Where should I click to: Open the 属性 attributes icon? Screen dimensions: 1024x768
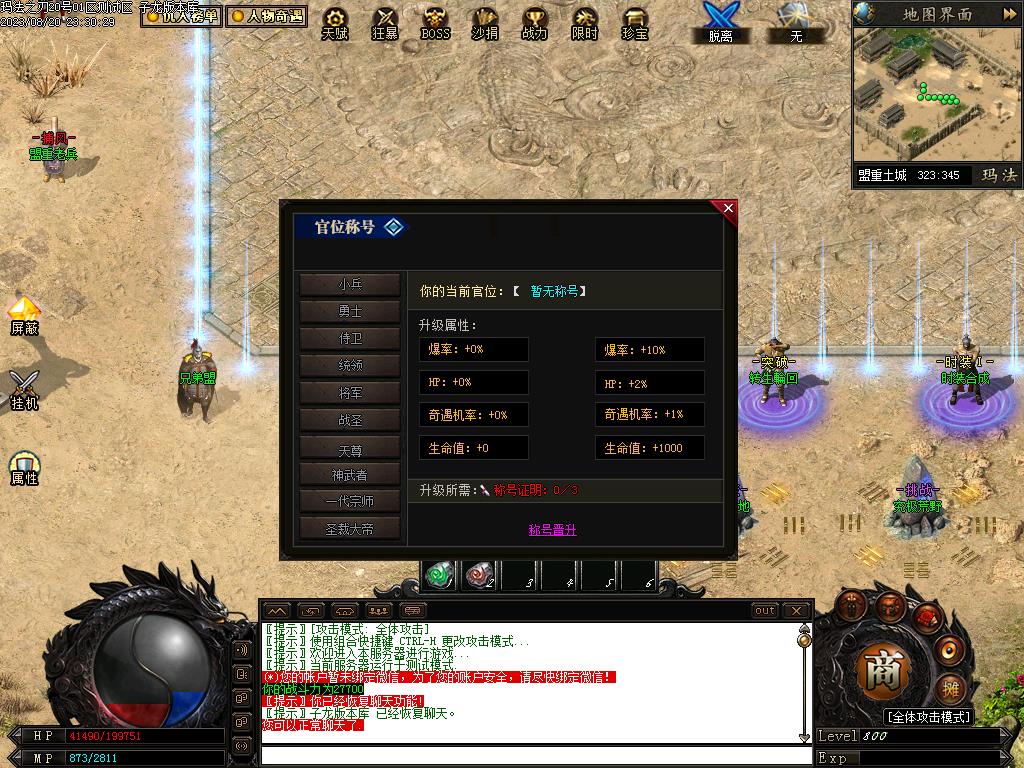coord(25,467)
